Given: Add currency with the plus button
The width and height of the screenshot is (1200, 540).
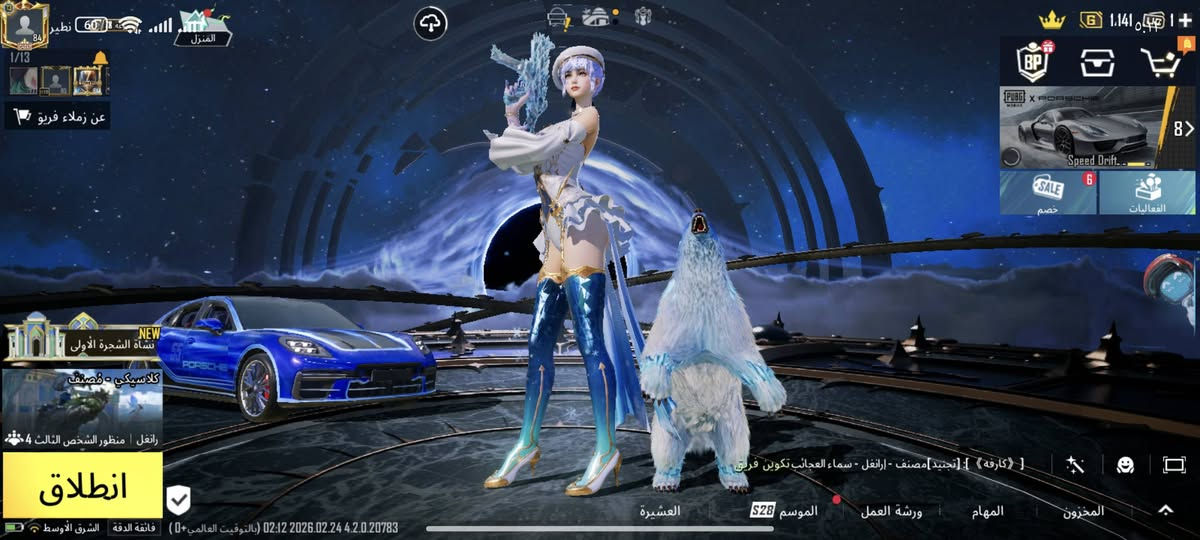Looking at the screenshot, I should [x=1186, y=19].
